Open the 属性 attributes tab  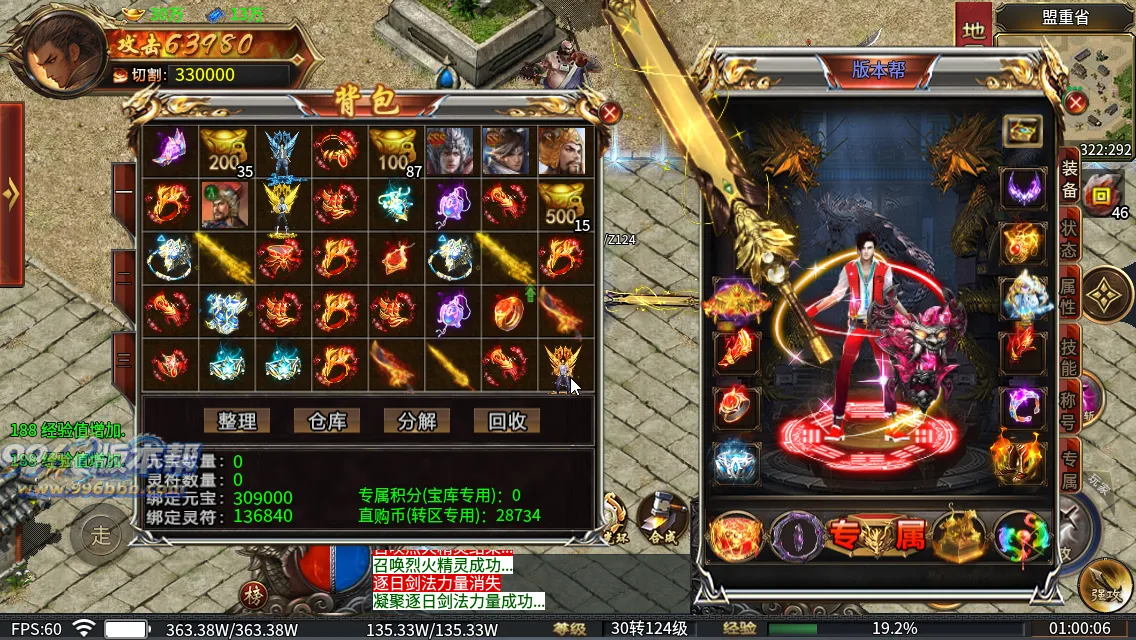click(1069, 295)
